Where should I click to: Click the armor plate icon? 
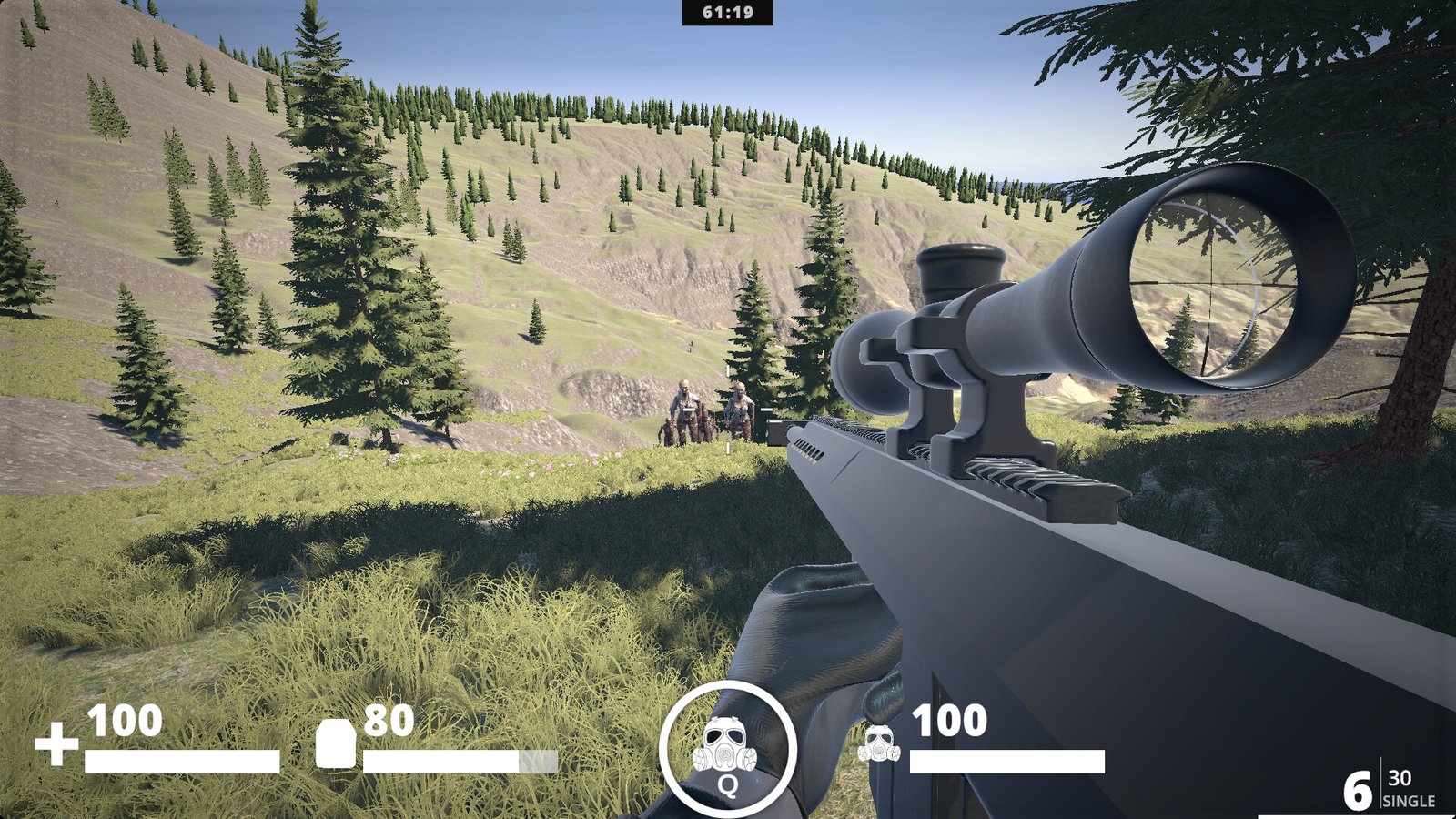click(x=335, y=743)
